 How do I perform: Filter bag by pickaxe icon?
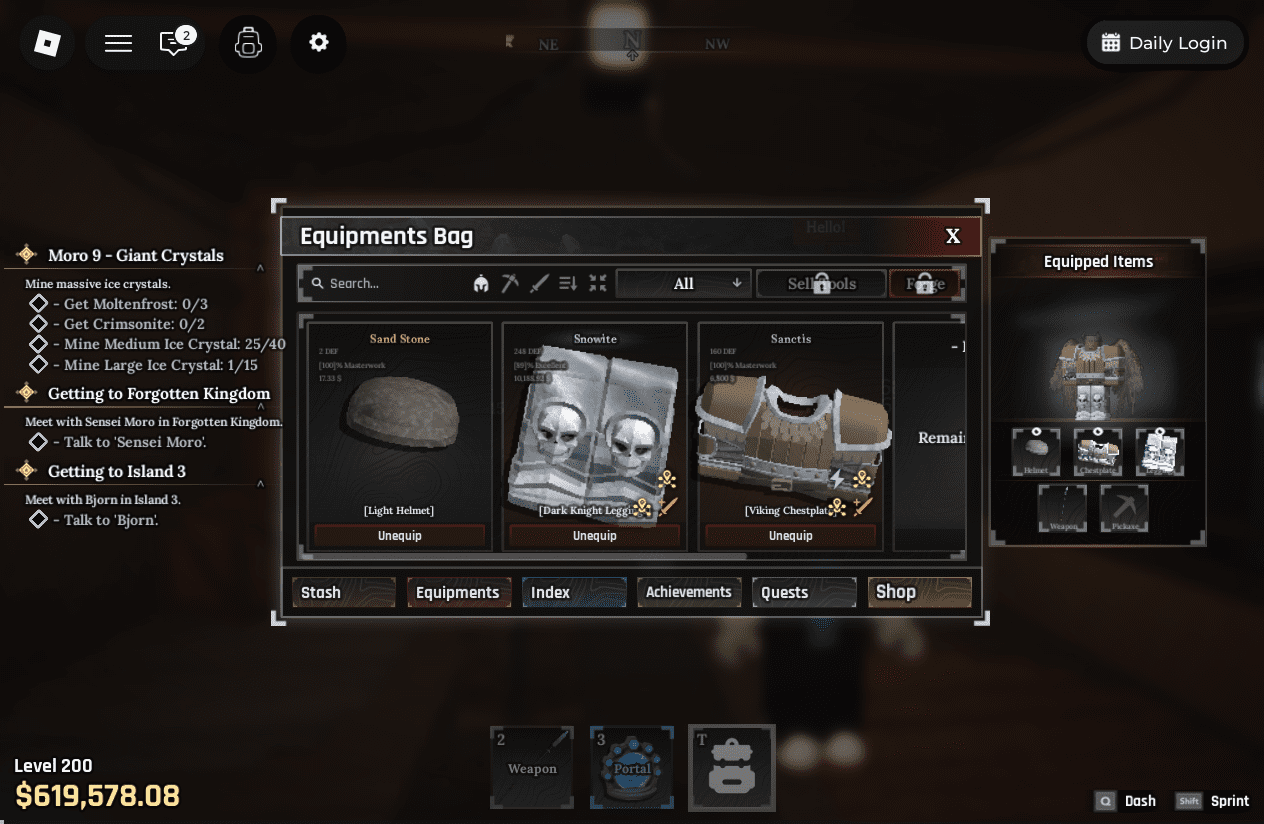pos(510,284)
